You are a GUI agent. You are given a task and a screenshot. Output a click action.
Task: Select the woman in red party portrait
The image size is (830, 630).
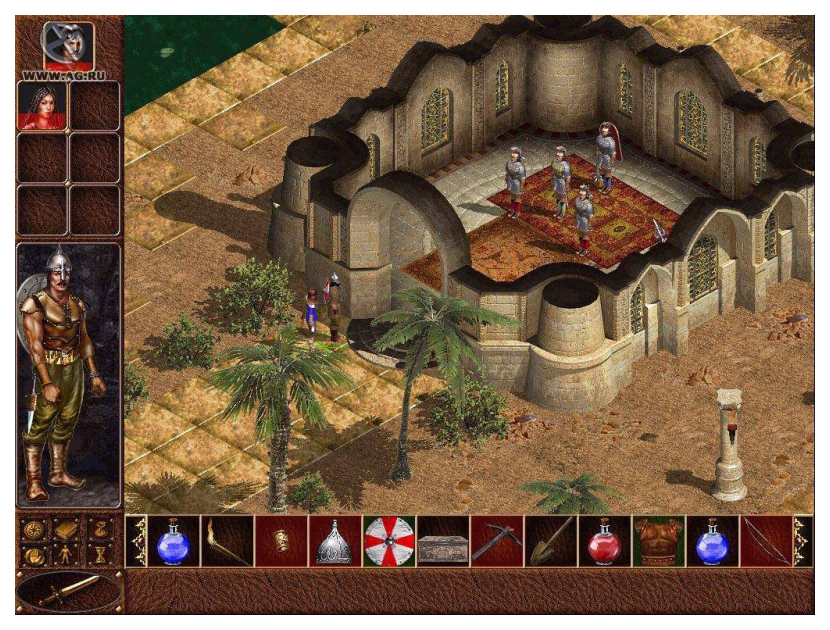pos(43,106)
